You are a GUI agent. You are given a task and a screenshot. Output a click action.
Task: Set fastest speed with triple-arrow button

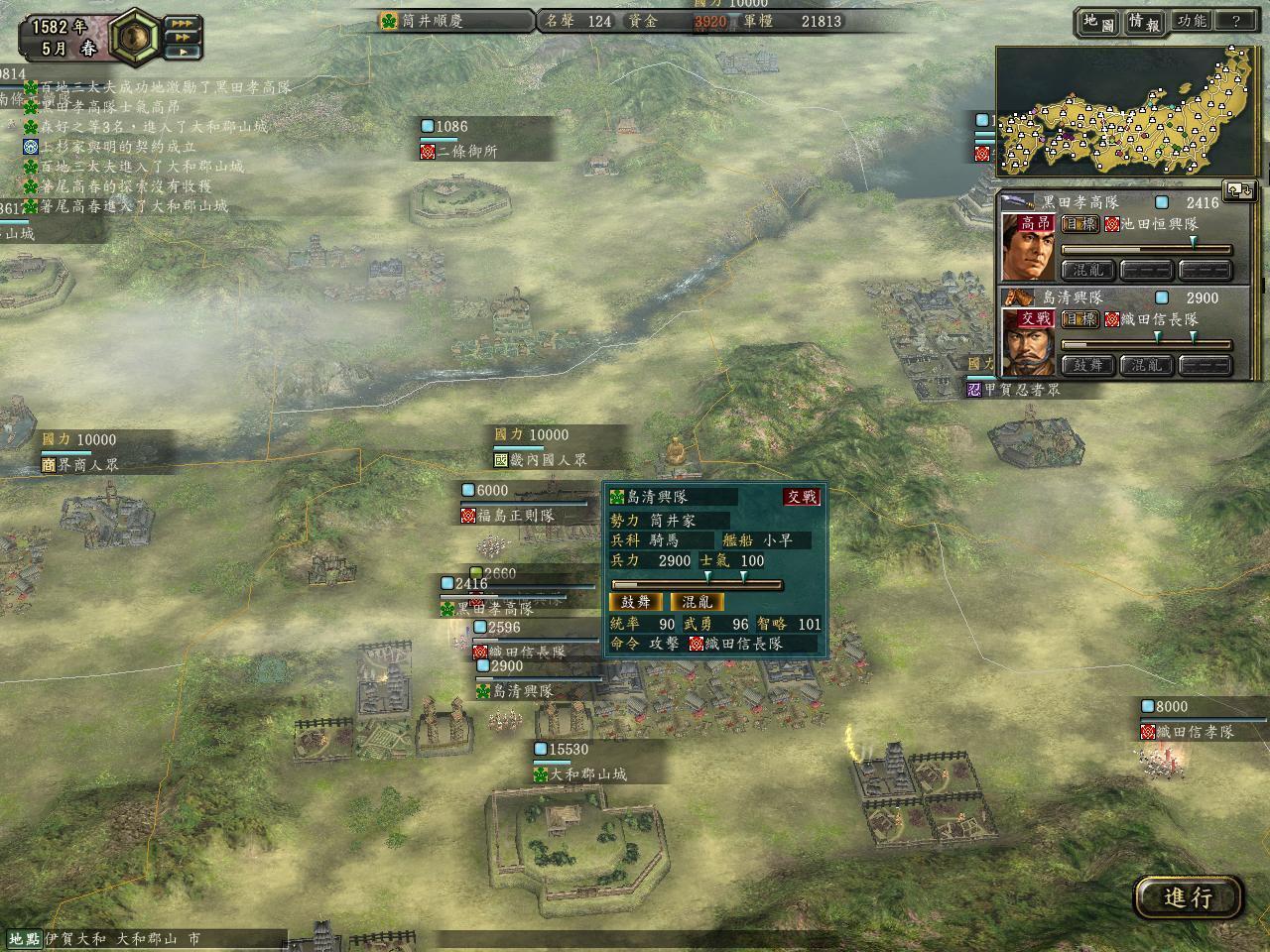point(183,23)
